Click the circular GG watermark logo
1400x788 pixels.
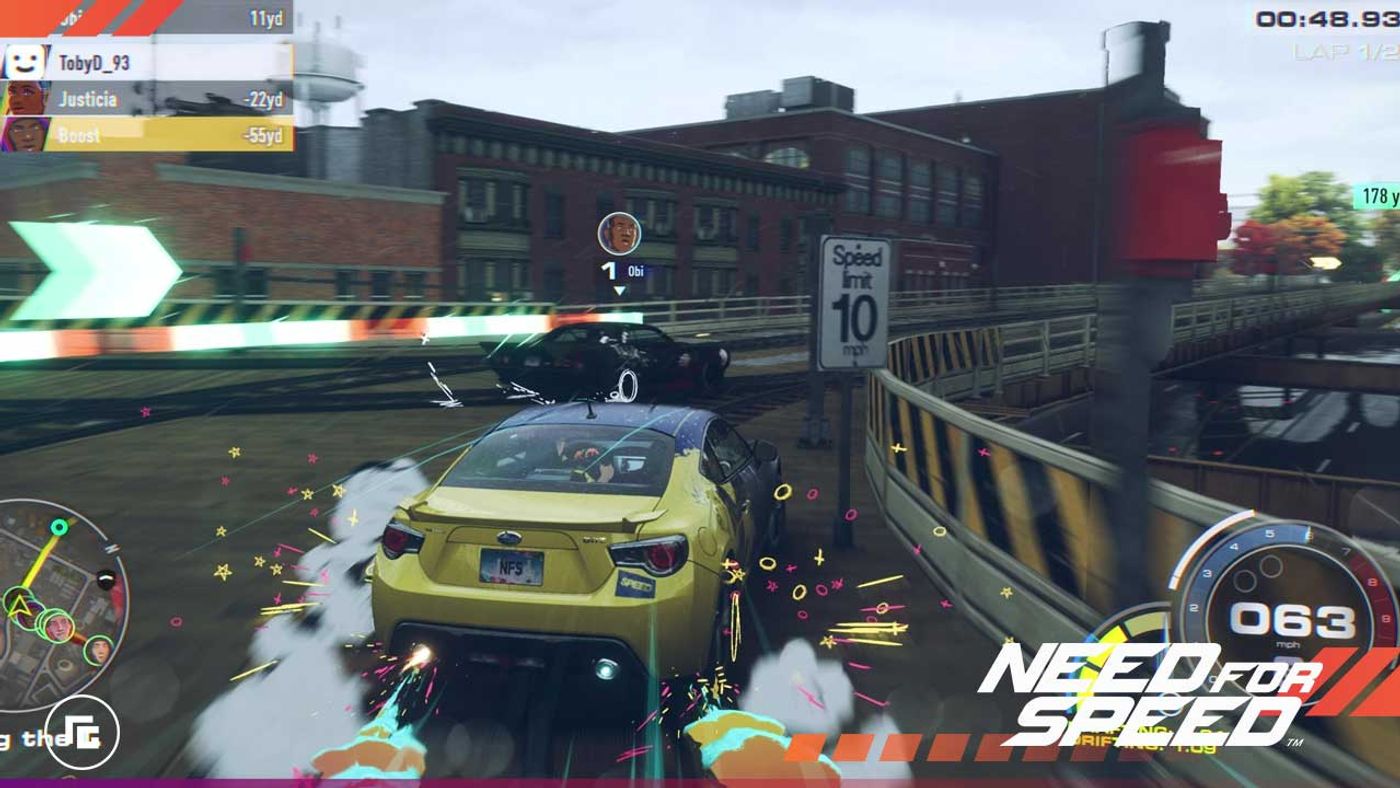click(82, 733)
